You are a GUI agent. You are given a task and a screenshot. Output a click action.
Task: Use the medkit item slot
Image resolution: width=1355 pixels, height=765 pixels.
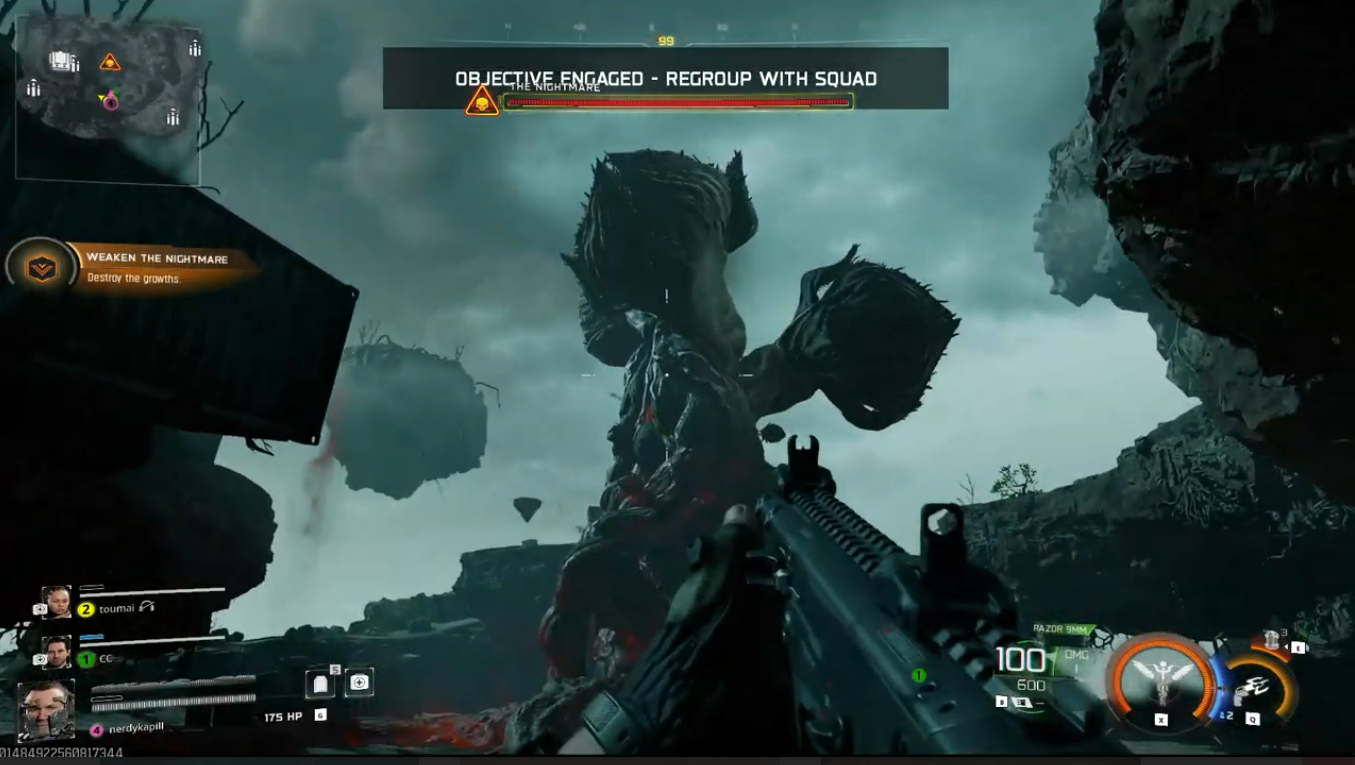(359, 683)
